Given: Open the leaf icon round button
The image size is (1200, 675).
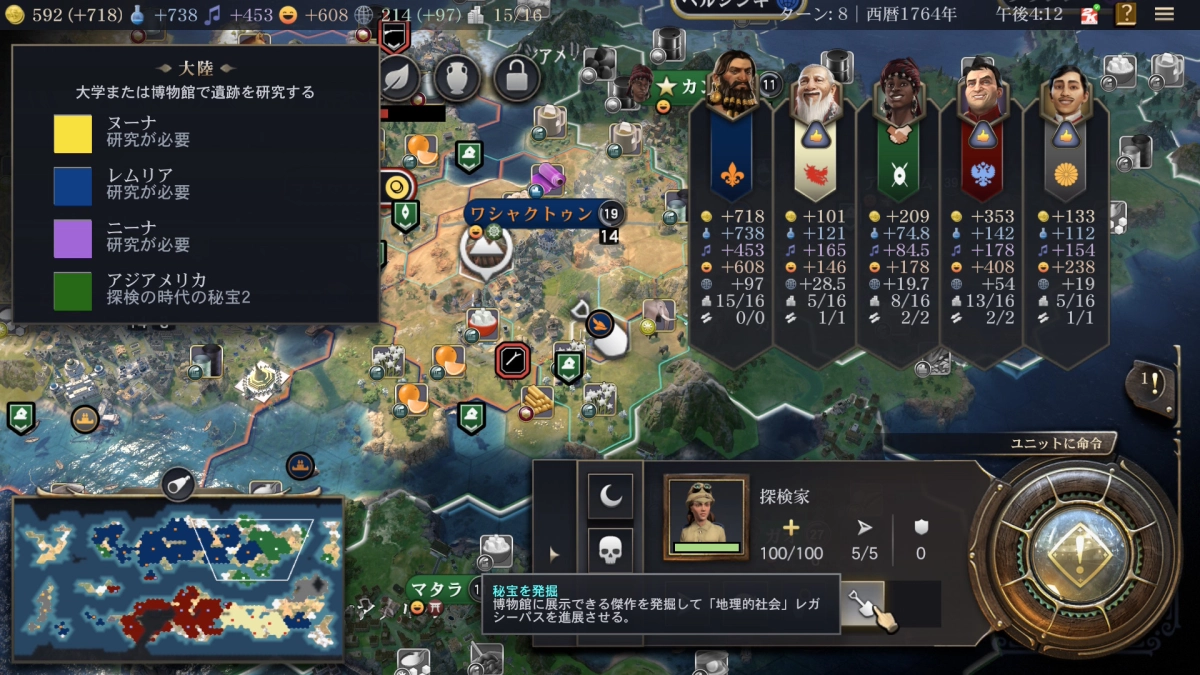Looking at the screenshot, I should point(400,76).
